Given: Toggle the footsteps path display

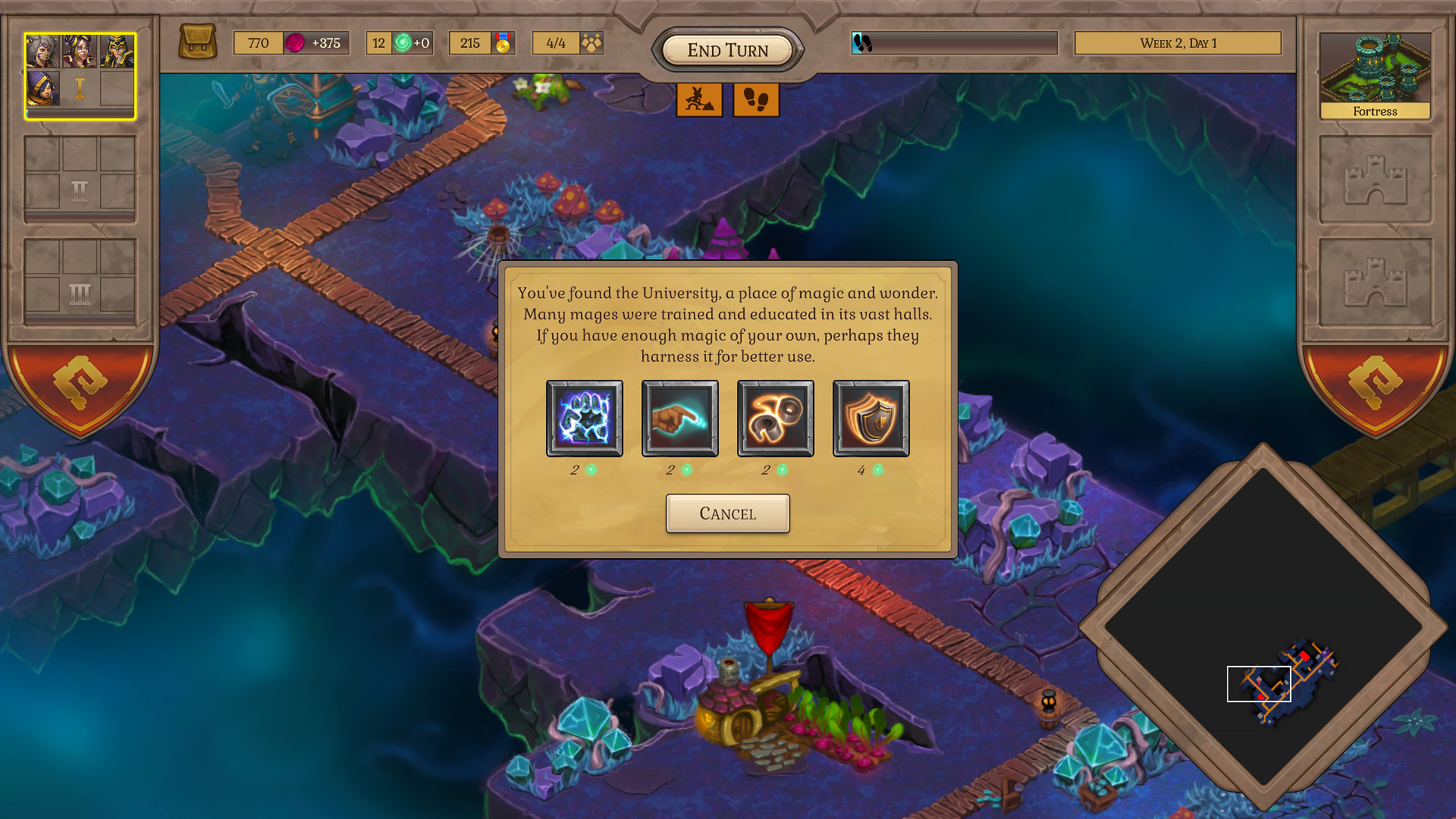Looking at the screenshot, I should (x=755, y=99).
